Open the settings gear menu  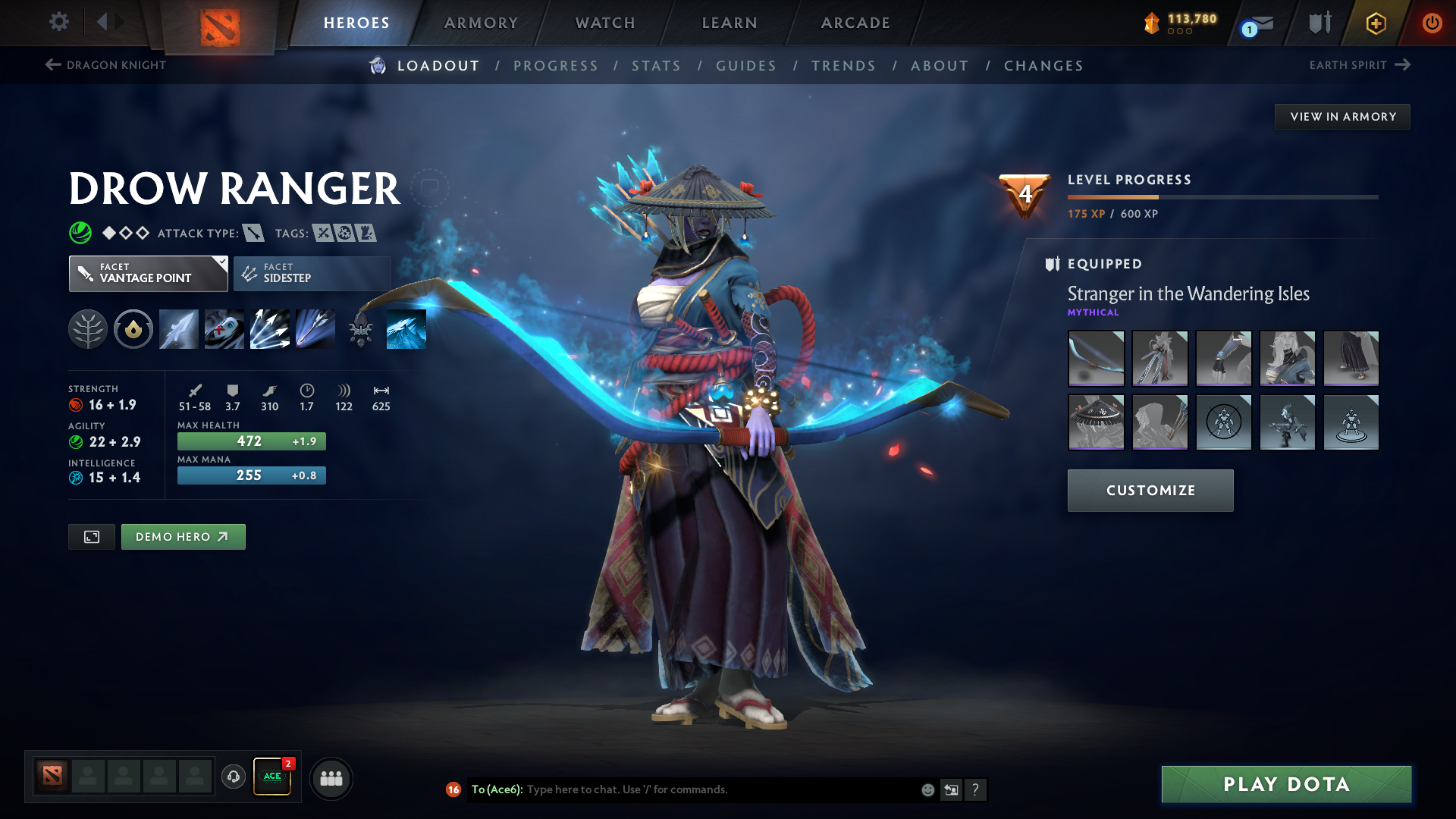tap(59, 22)
